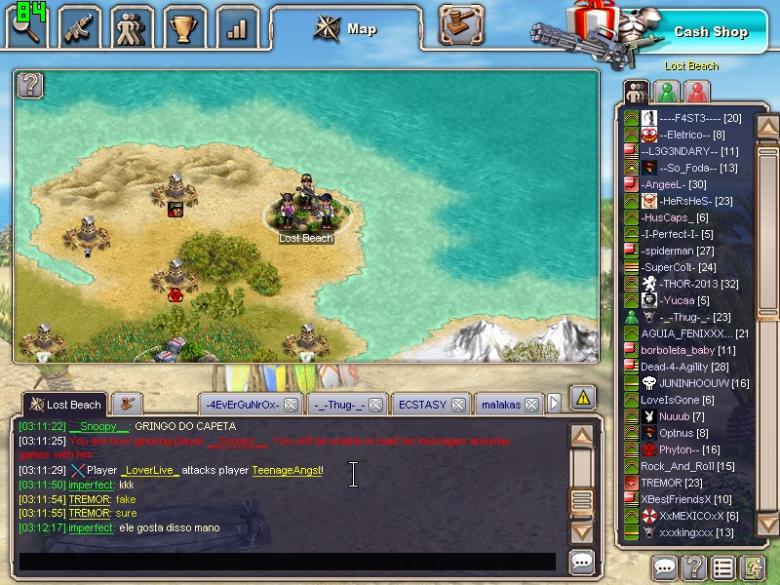The width and height of the screenshot is (780, 585).
Task: Click the yellow warning triangle button
Action: (582, 398)
